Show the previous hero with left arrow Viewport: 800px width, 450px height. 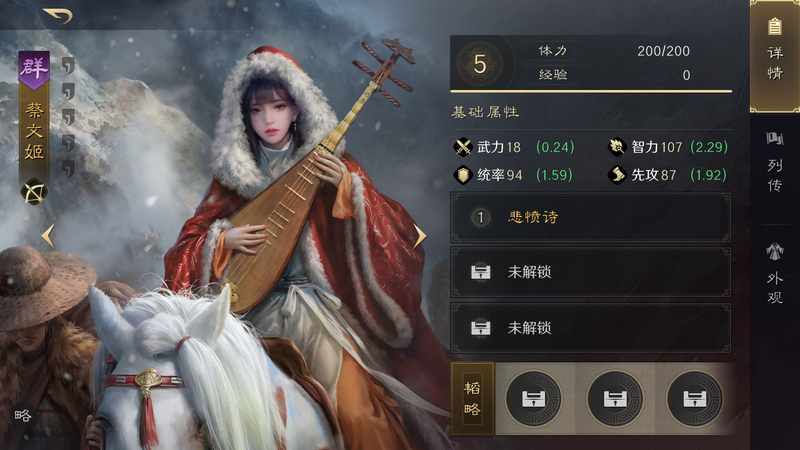(x=46, y=236)
